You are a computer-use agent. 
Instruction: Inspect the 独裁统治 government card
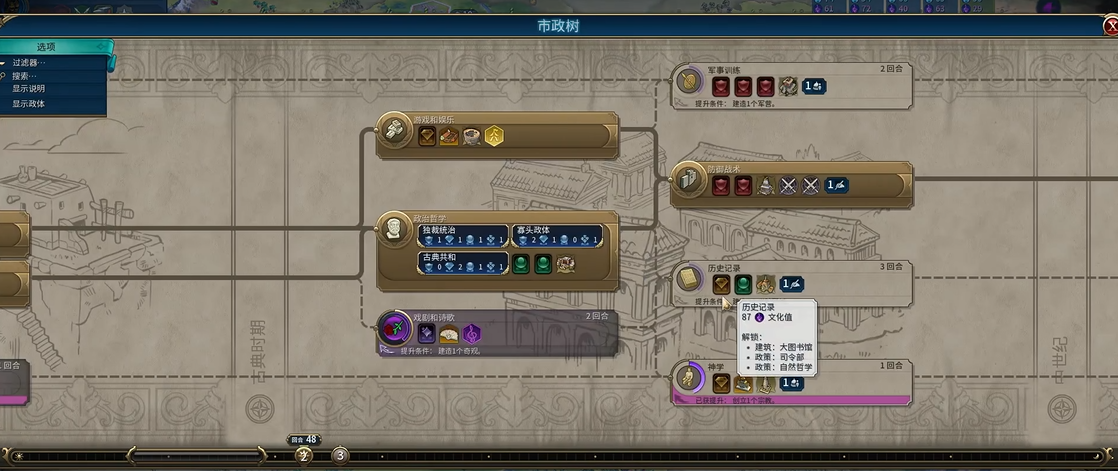[462, 235]
